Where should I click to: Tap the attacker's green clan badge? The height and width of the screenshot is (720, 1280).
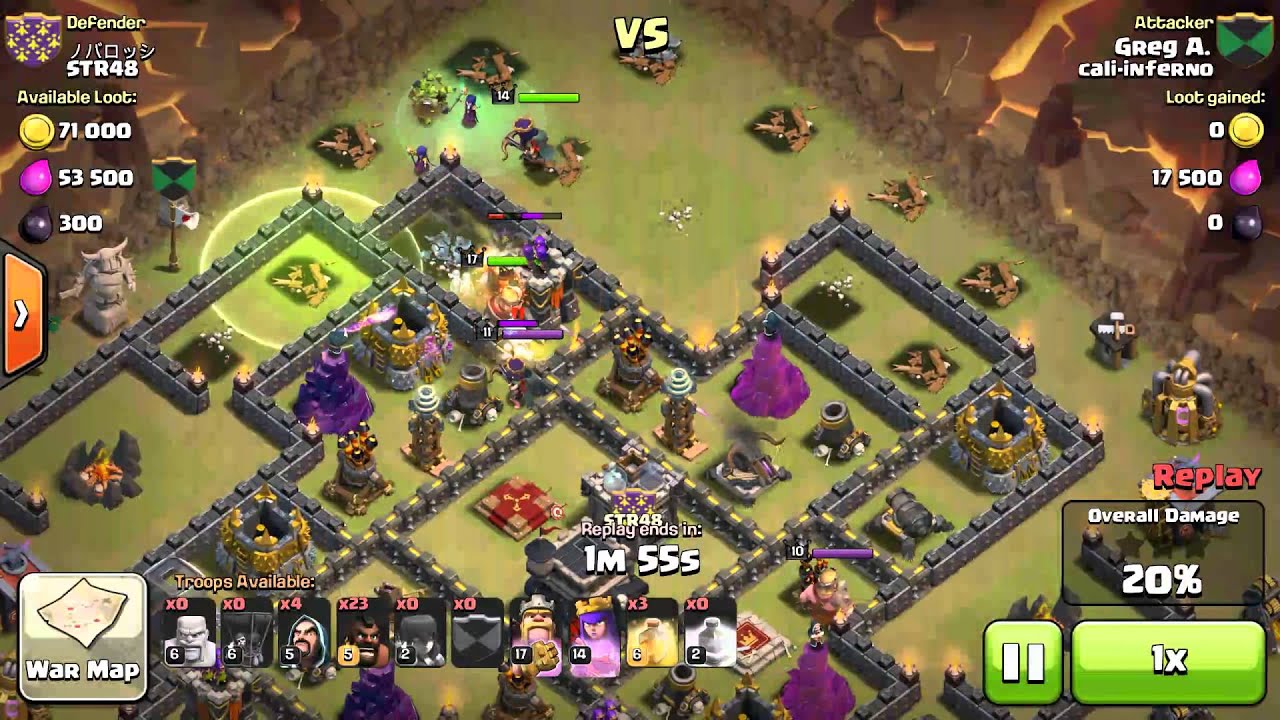tap(1243, 40)
